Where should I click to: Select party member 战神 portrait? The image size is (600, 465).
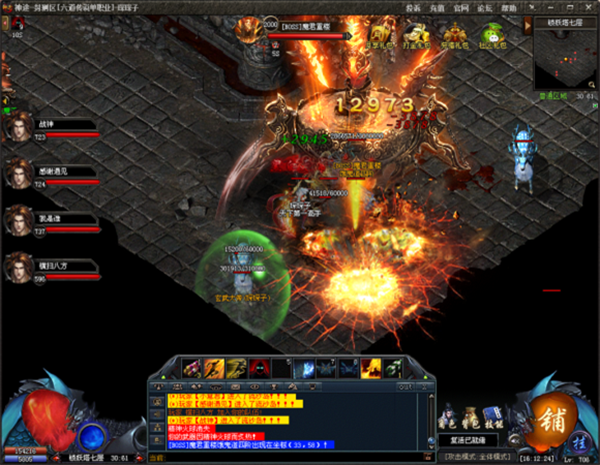17,129
